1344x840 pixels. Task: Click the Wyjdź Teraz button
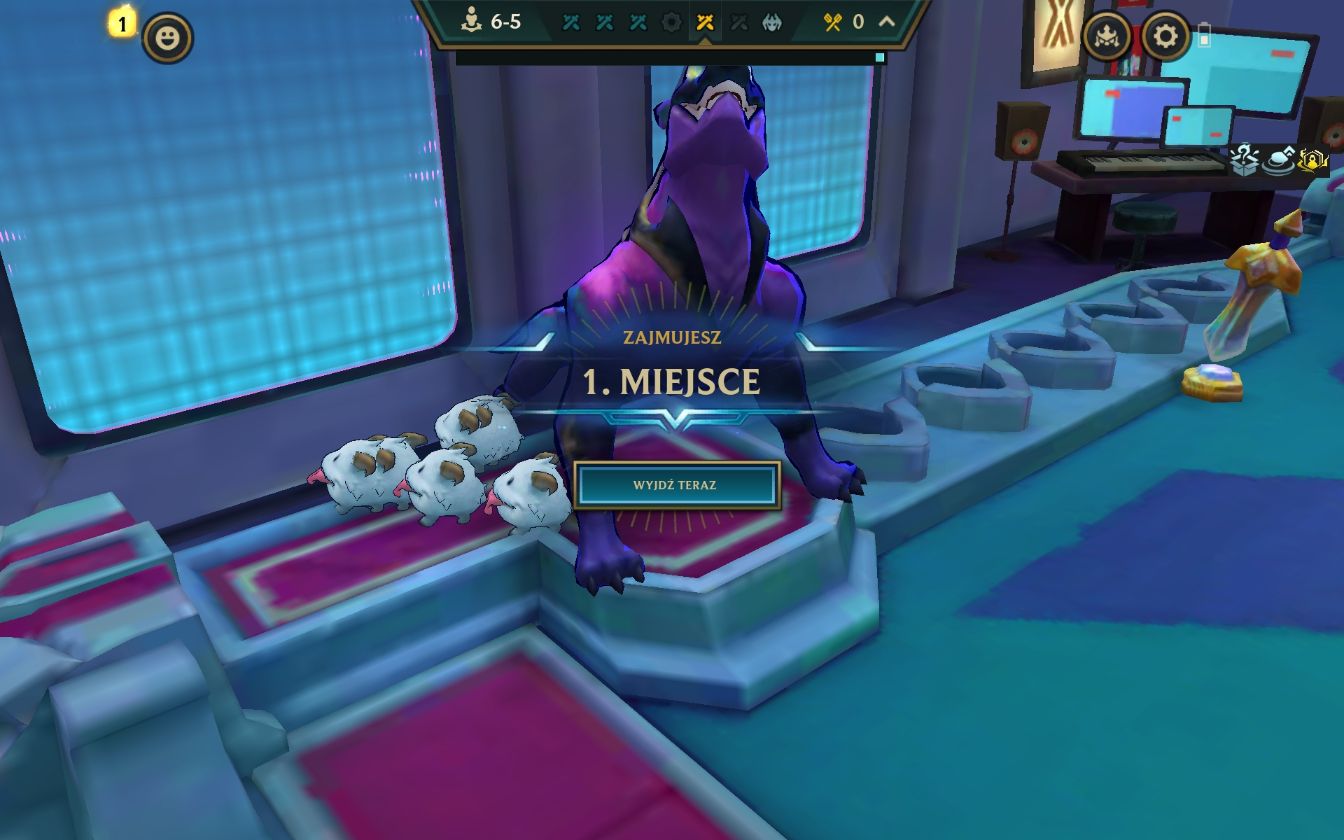676,485
